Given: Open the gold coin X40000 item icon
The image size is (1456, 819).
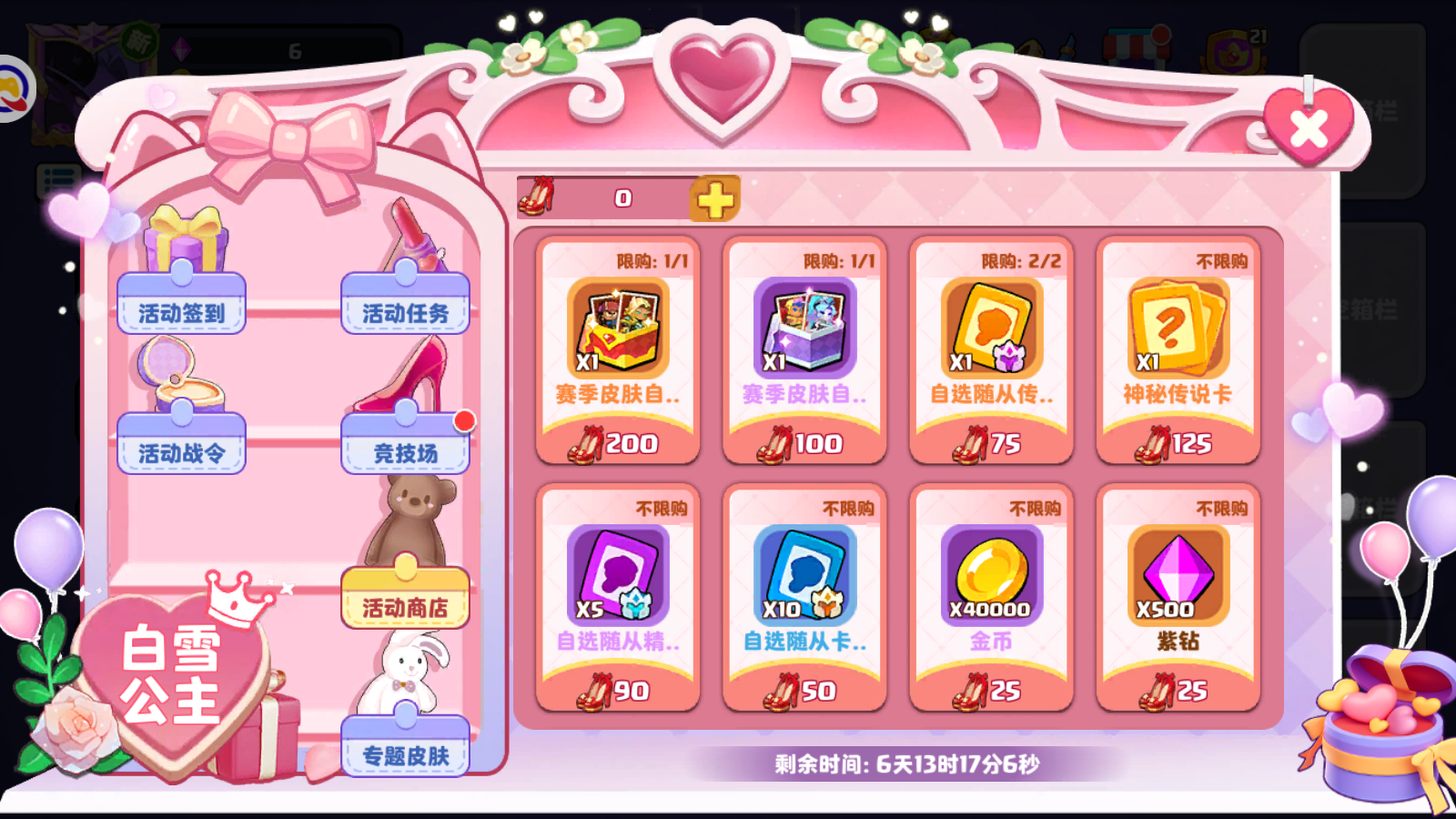Looking at the screenshot, I should [x=991, y=573].
